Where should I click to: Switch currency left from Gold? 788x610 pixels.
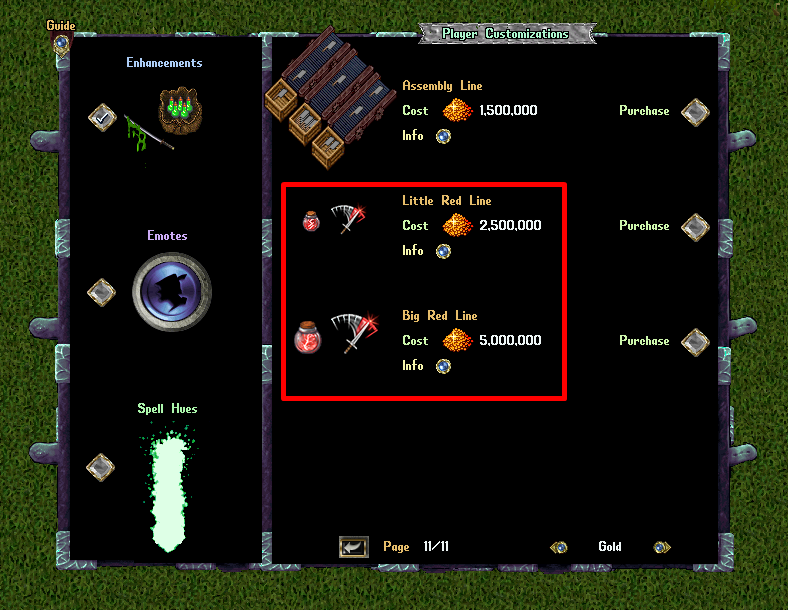560,547
